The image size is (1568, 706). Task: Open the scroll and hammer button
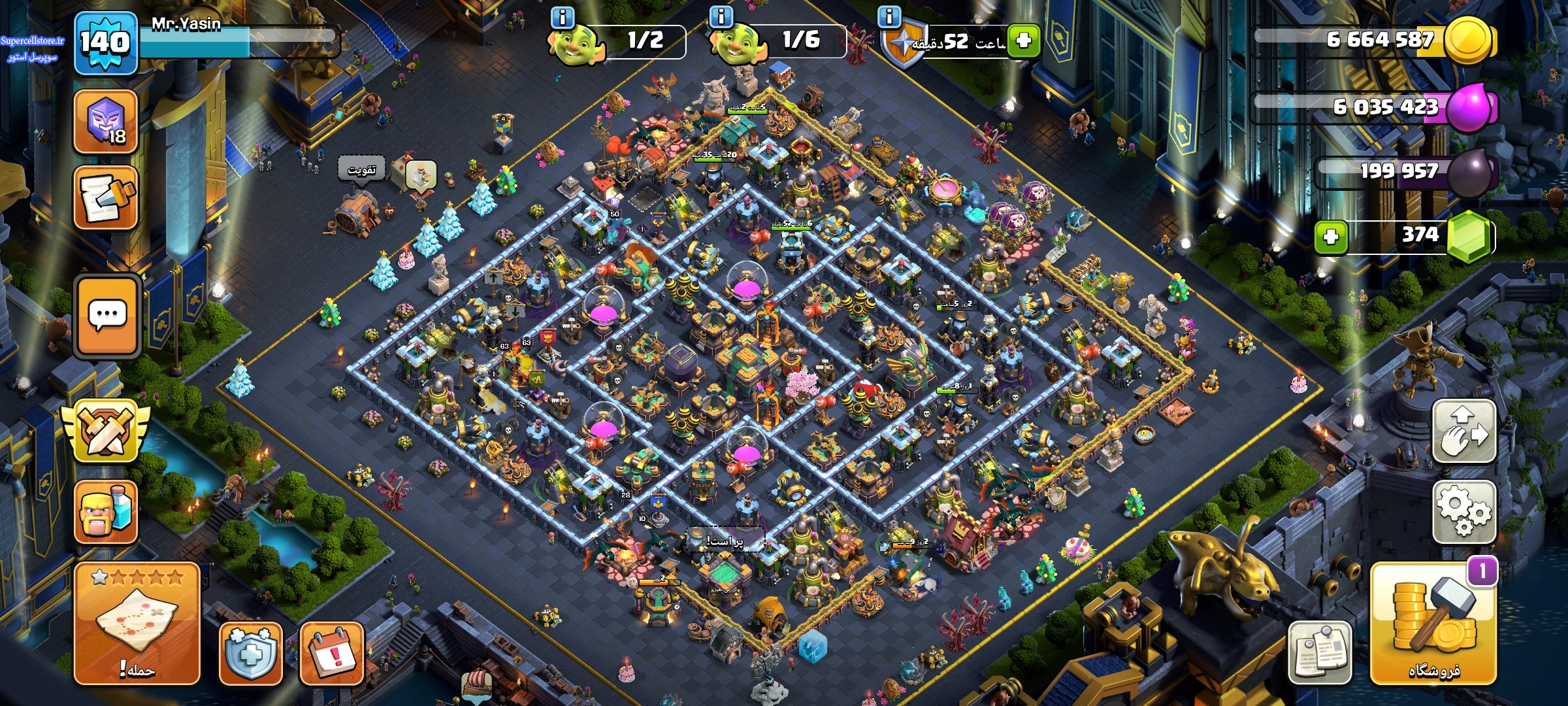[x=105, y=197]
